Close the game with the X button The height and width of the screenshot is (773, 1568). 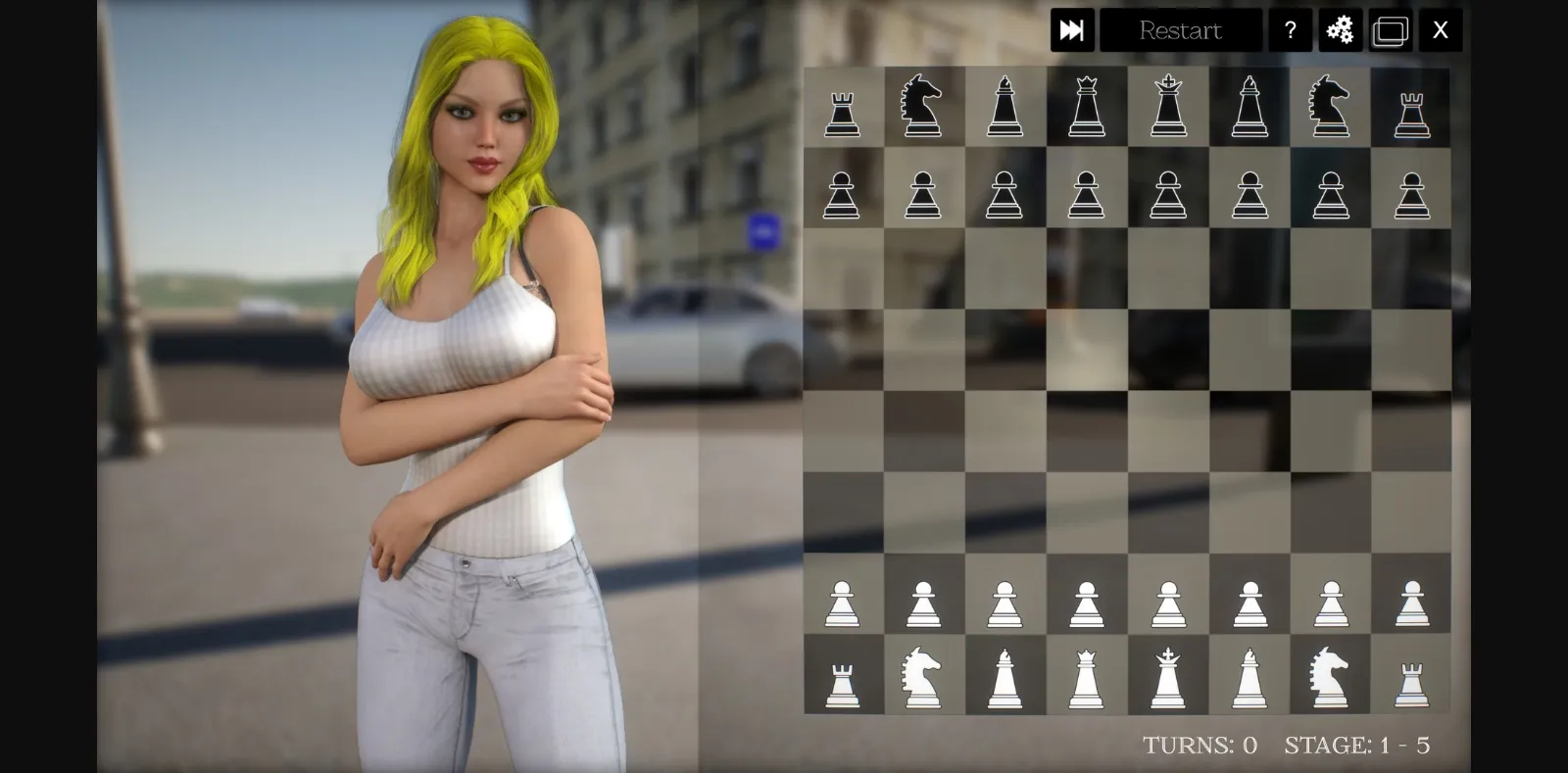pyautogui.click(x=1441, y=30)
